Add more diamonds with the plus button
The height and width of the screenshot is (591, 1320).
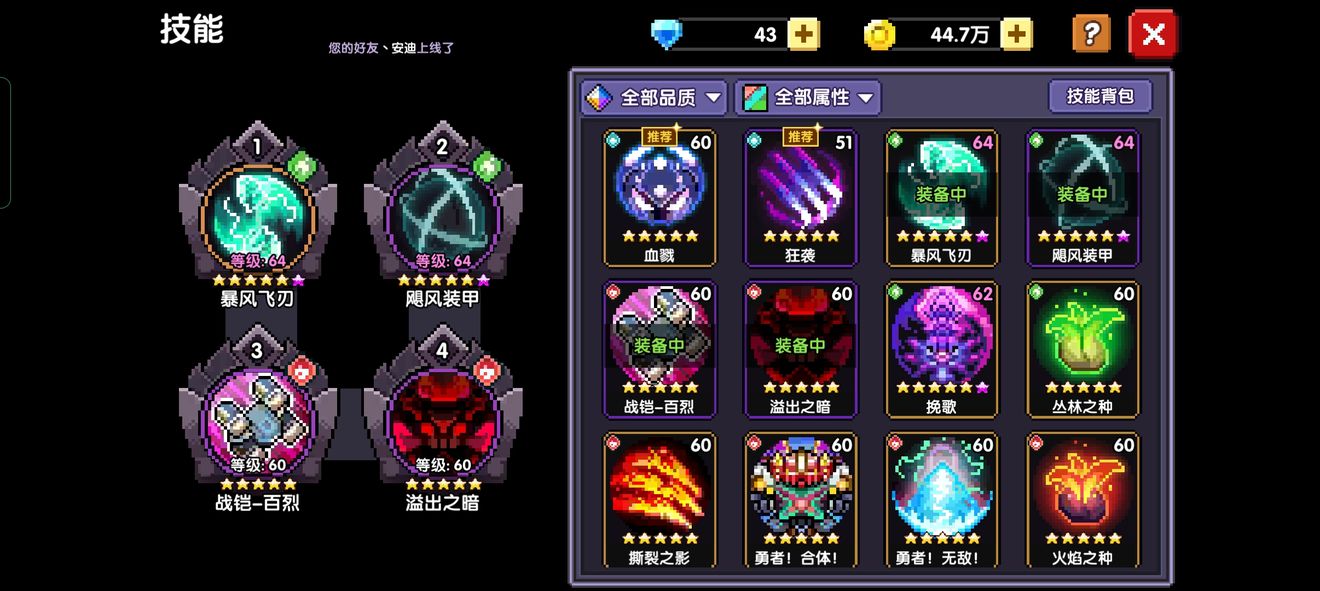coord(803,35)
